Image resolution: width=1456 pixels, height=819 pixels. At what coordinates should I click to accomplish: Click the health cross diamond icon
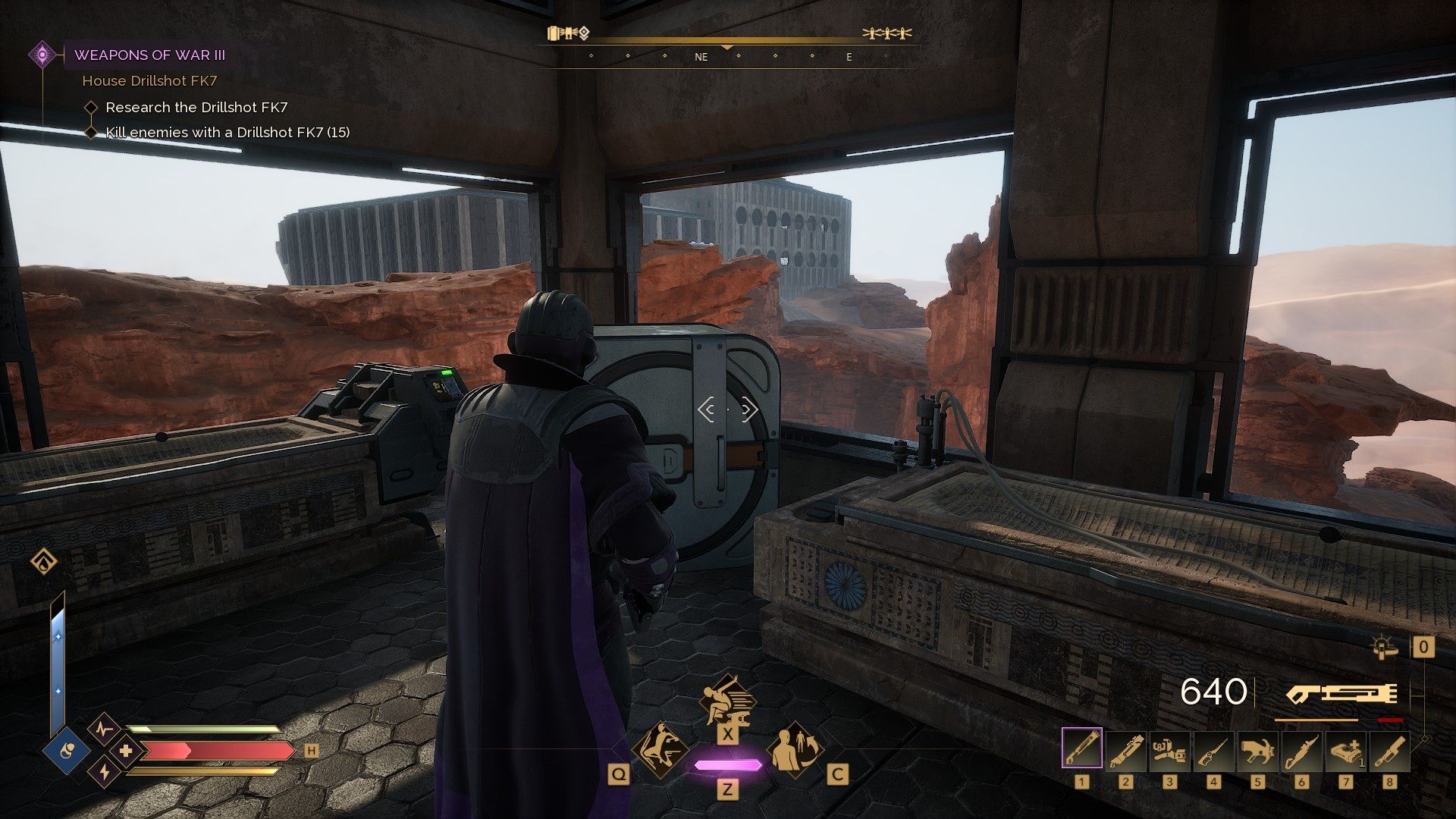[x=125, y=752]
